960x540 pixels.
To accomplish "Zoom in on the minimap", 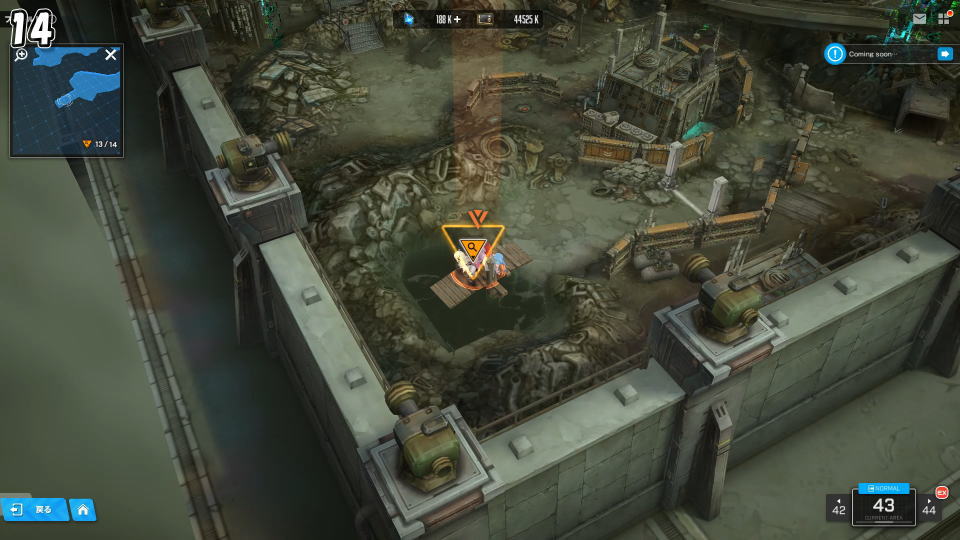I will (x=22, y=55).
